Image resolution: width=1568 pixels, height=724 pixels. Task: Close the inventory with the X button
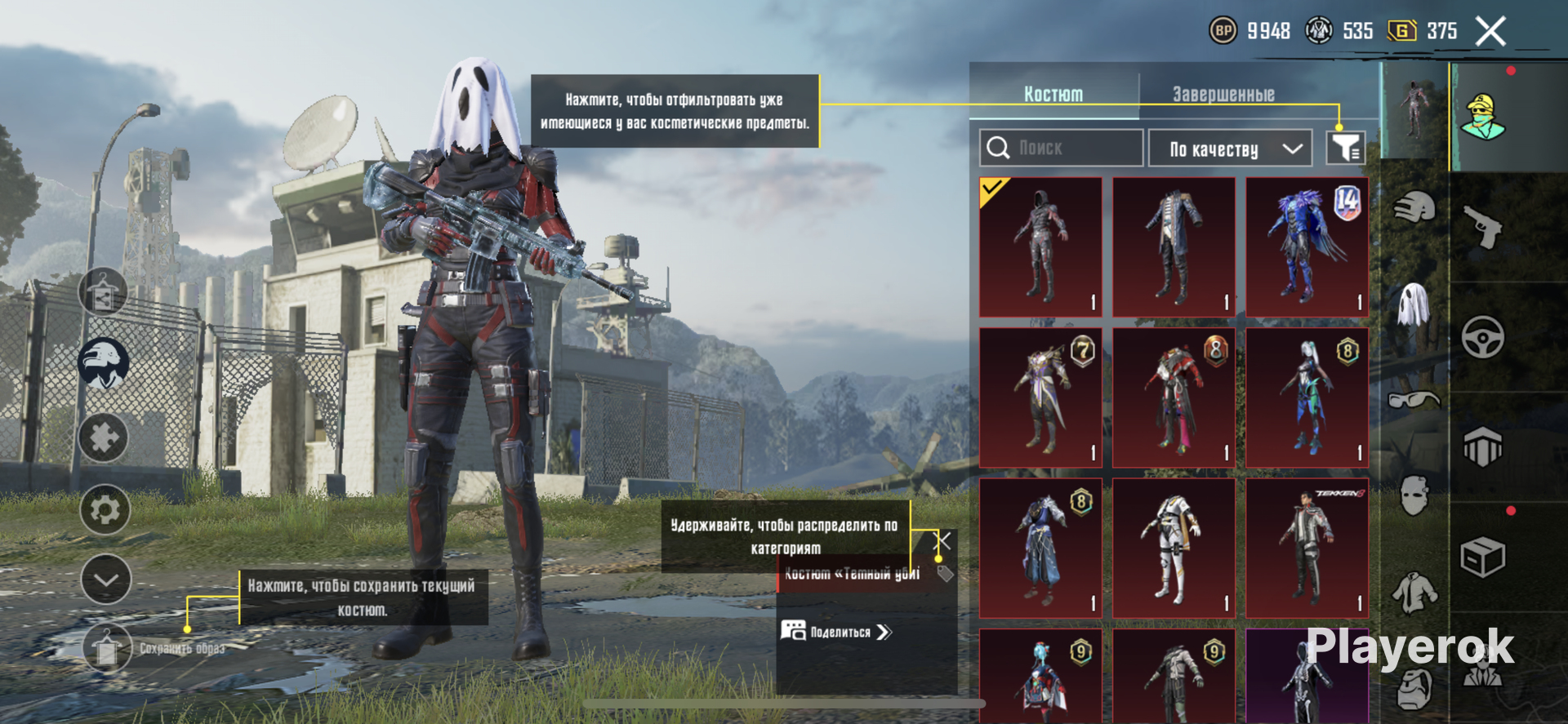[1490, 32]
